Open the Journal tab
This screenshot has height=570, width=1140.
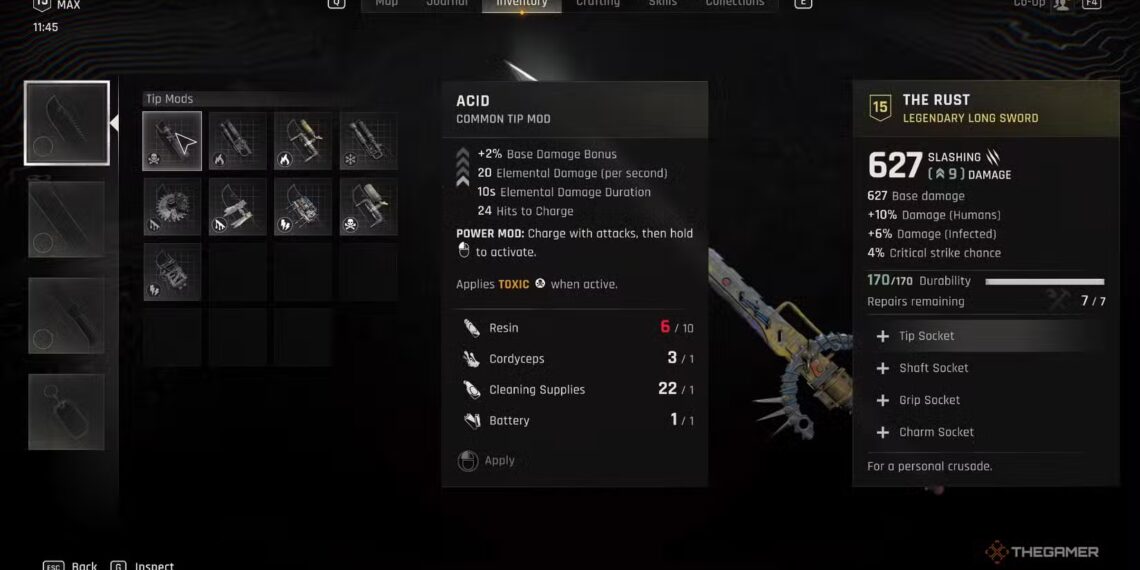coord(447,4)
